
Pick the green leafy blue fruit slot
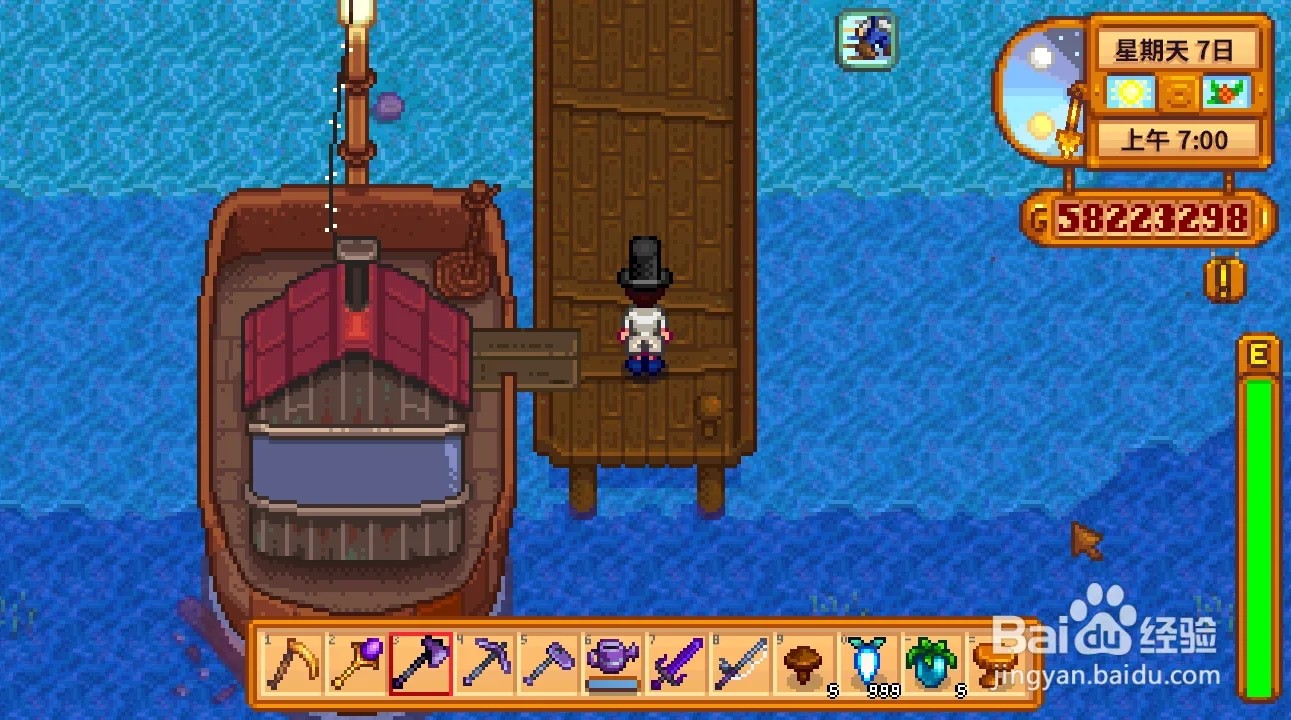tap(932, 663)
